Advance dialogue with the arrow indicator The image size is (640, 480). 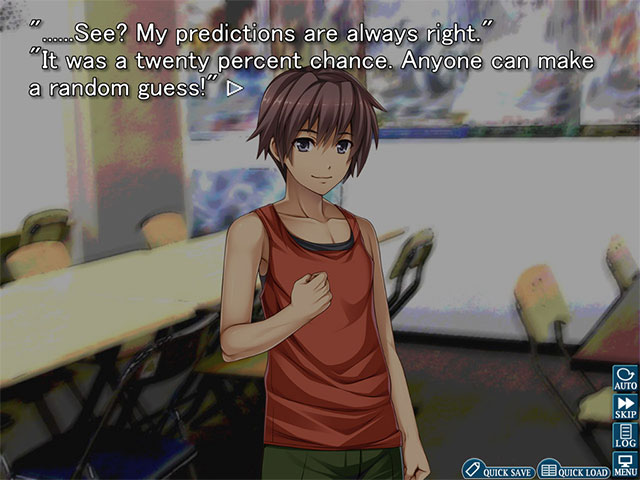pos(234,88)
